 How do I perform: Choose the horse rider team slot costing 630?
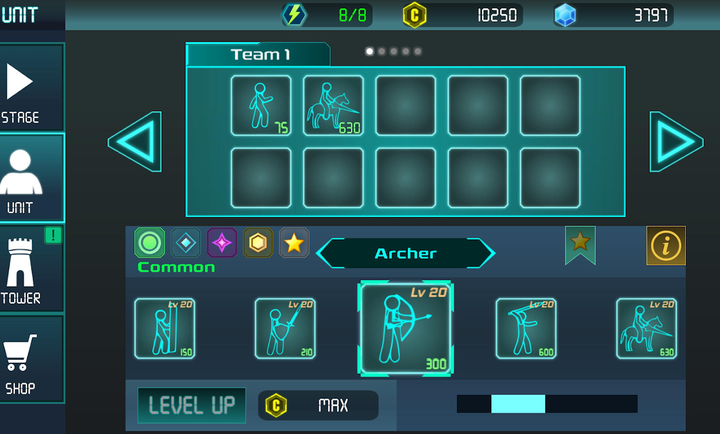(333, 105)
